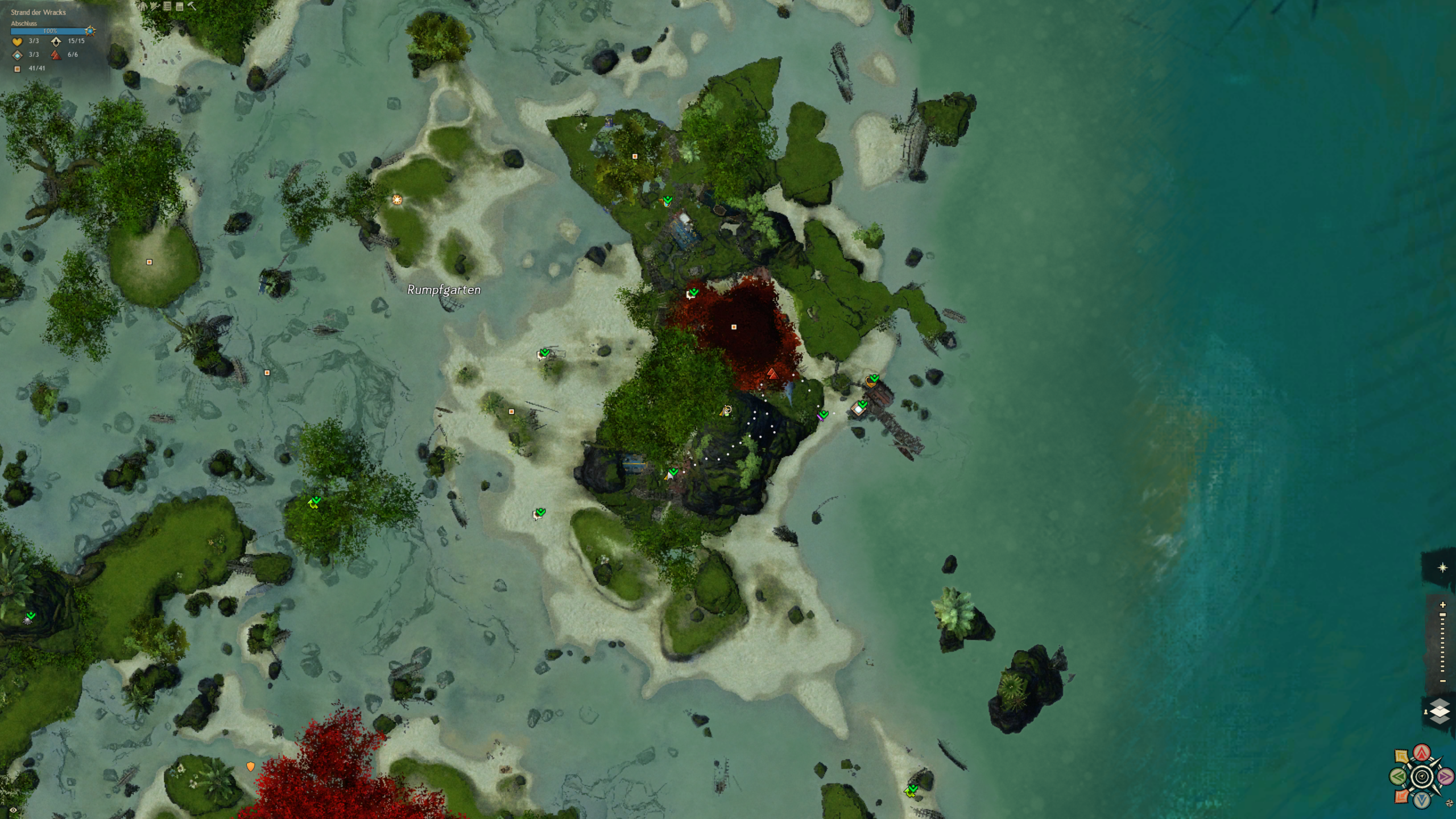Zoom in with the map plus button
This screenshot has width=1456, height=819.
(1442, 605)
